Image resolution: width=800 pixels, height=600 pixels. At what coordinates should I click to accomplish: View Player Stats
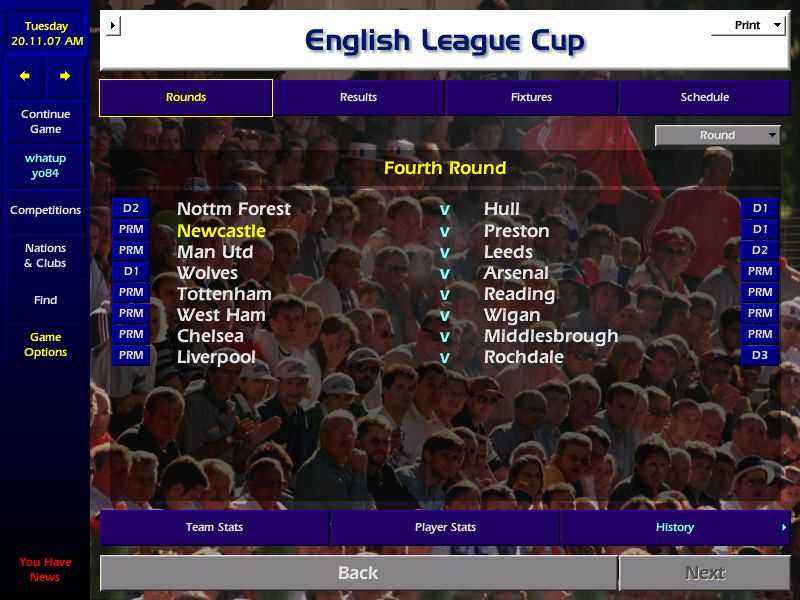[x=445, y=527]
